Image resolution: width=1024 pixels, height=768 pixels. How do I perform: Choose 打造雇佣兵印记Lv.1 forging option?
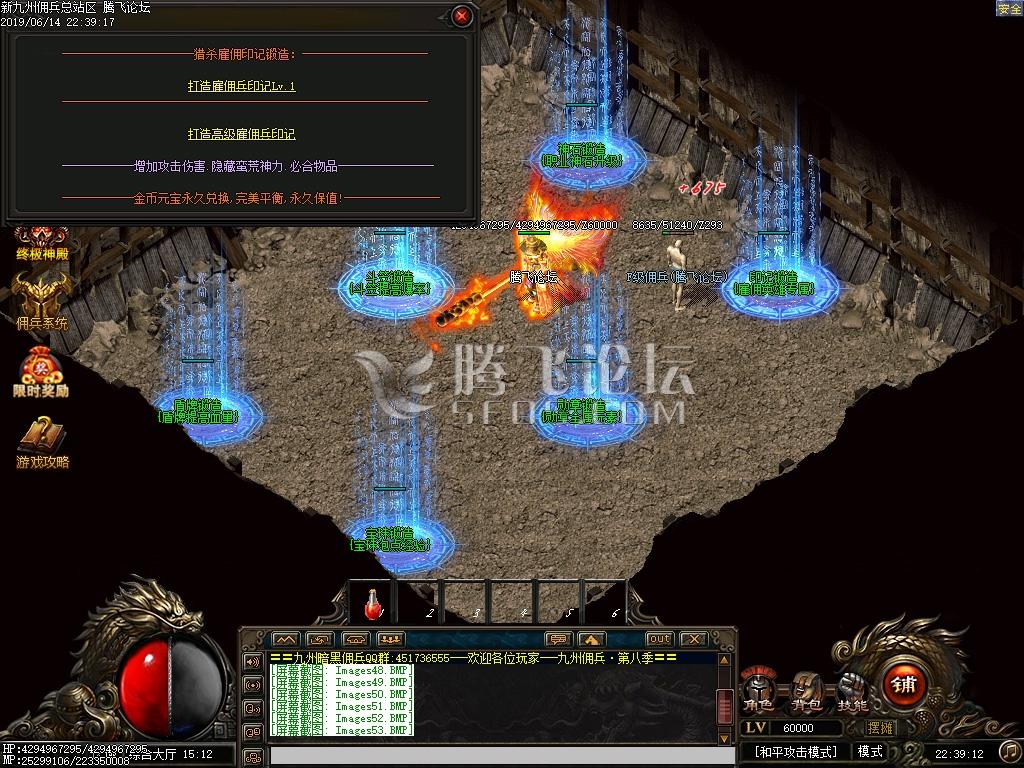click(x=241, y=86)
